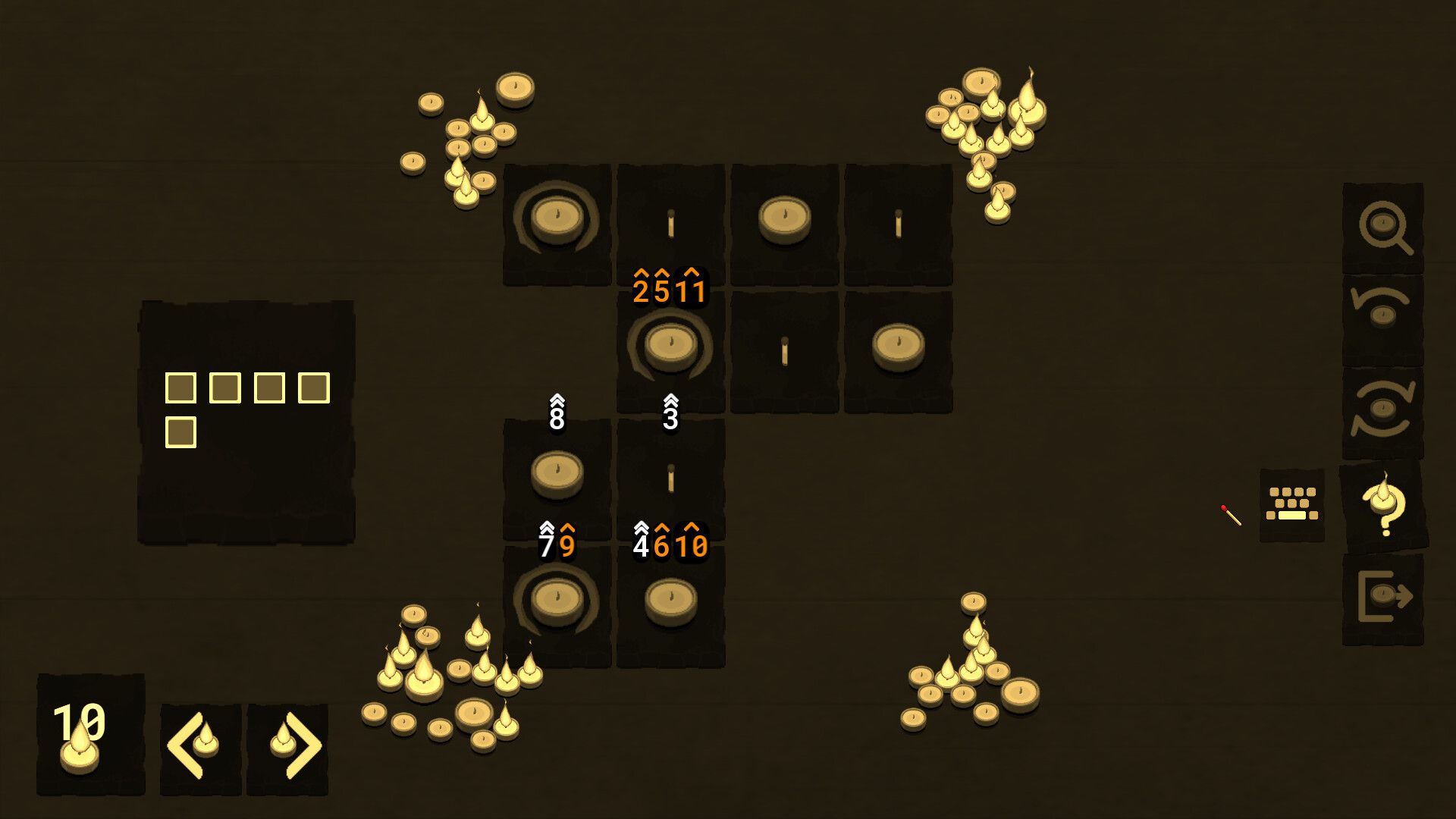Go to the previous level
This screenshot has height=819, width=1456.
(x=199, y=748)
